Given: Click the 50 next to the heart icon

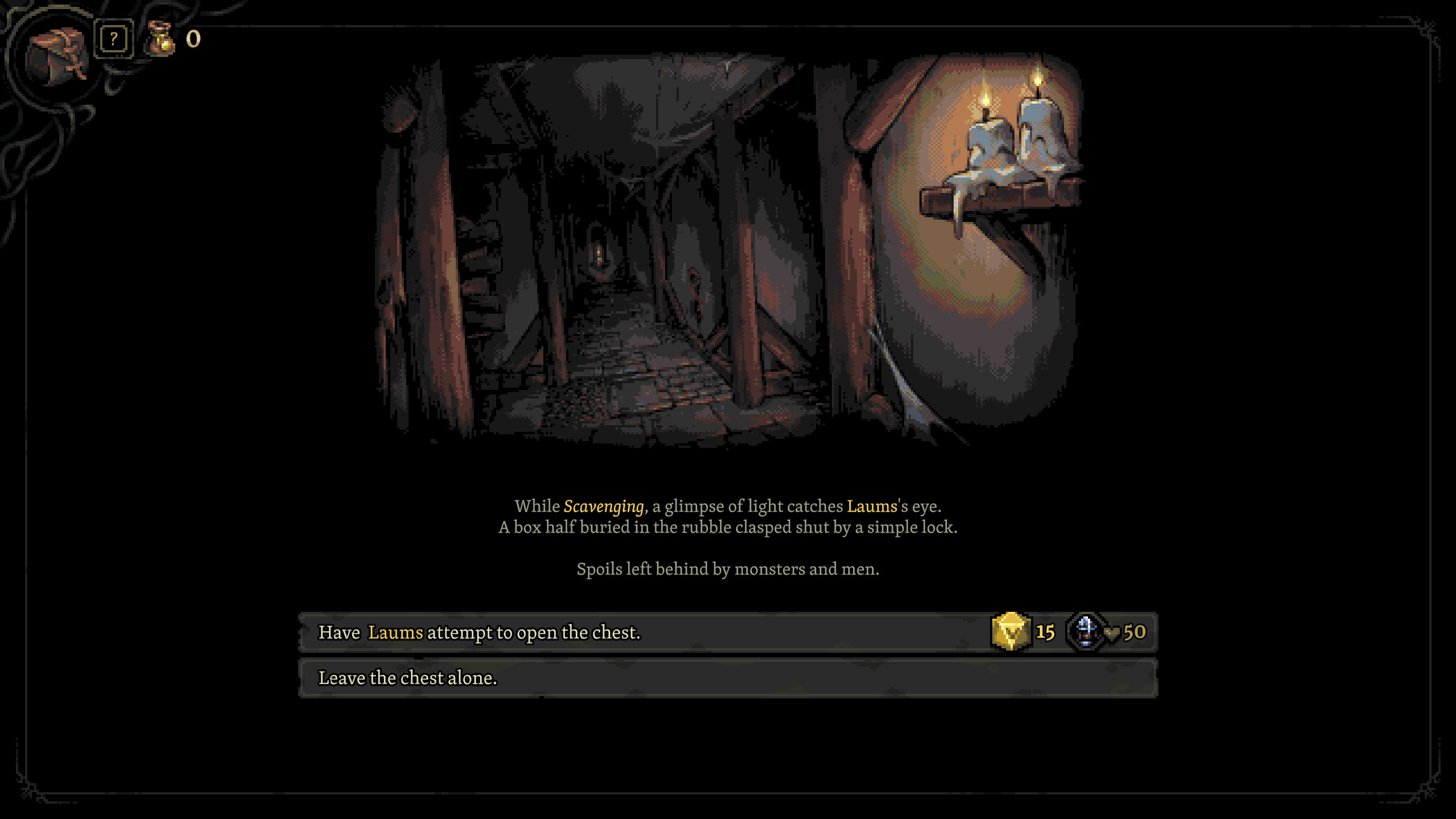Looking at the screenshot, I should point(1135,632).
